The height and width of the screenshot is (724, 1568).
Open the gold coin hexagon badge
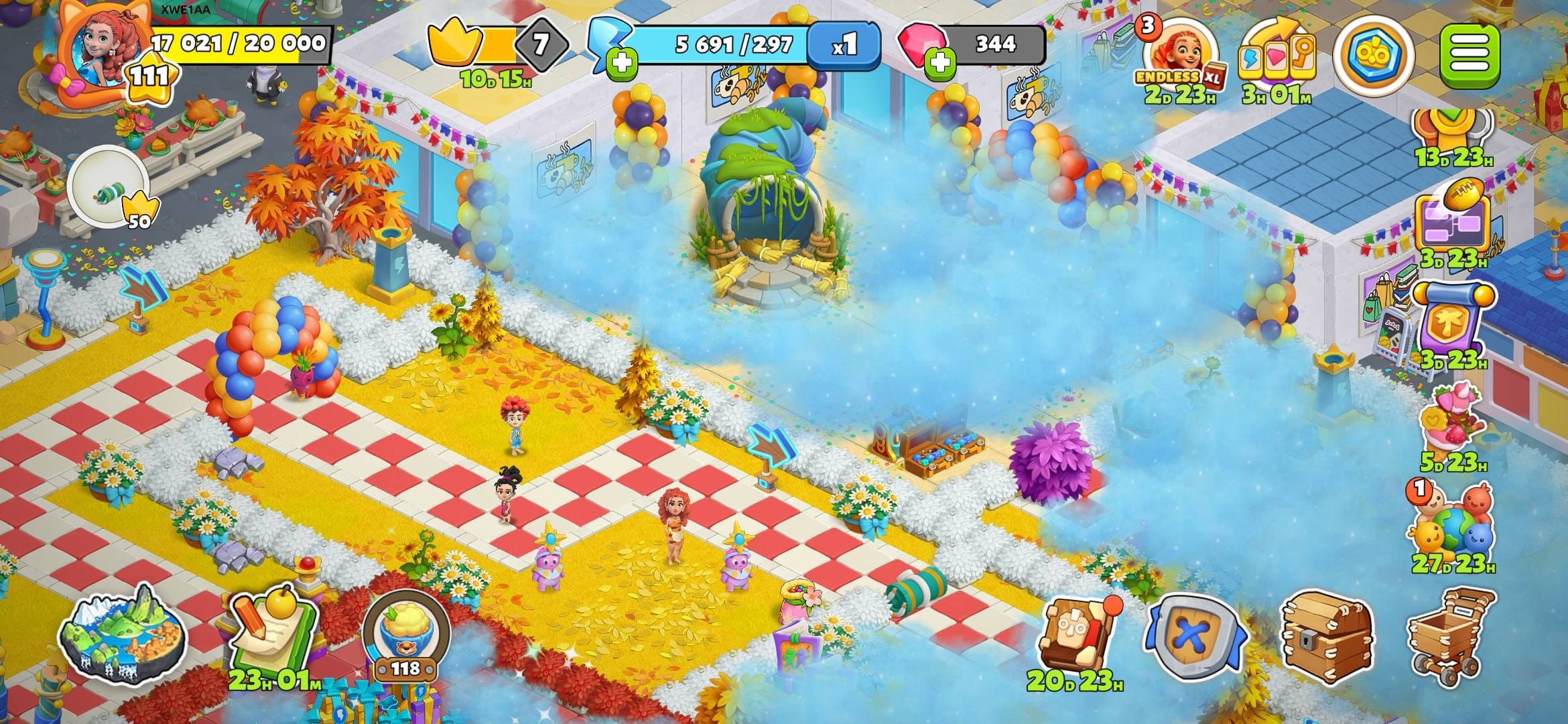point(1372,55)
